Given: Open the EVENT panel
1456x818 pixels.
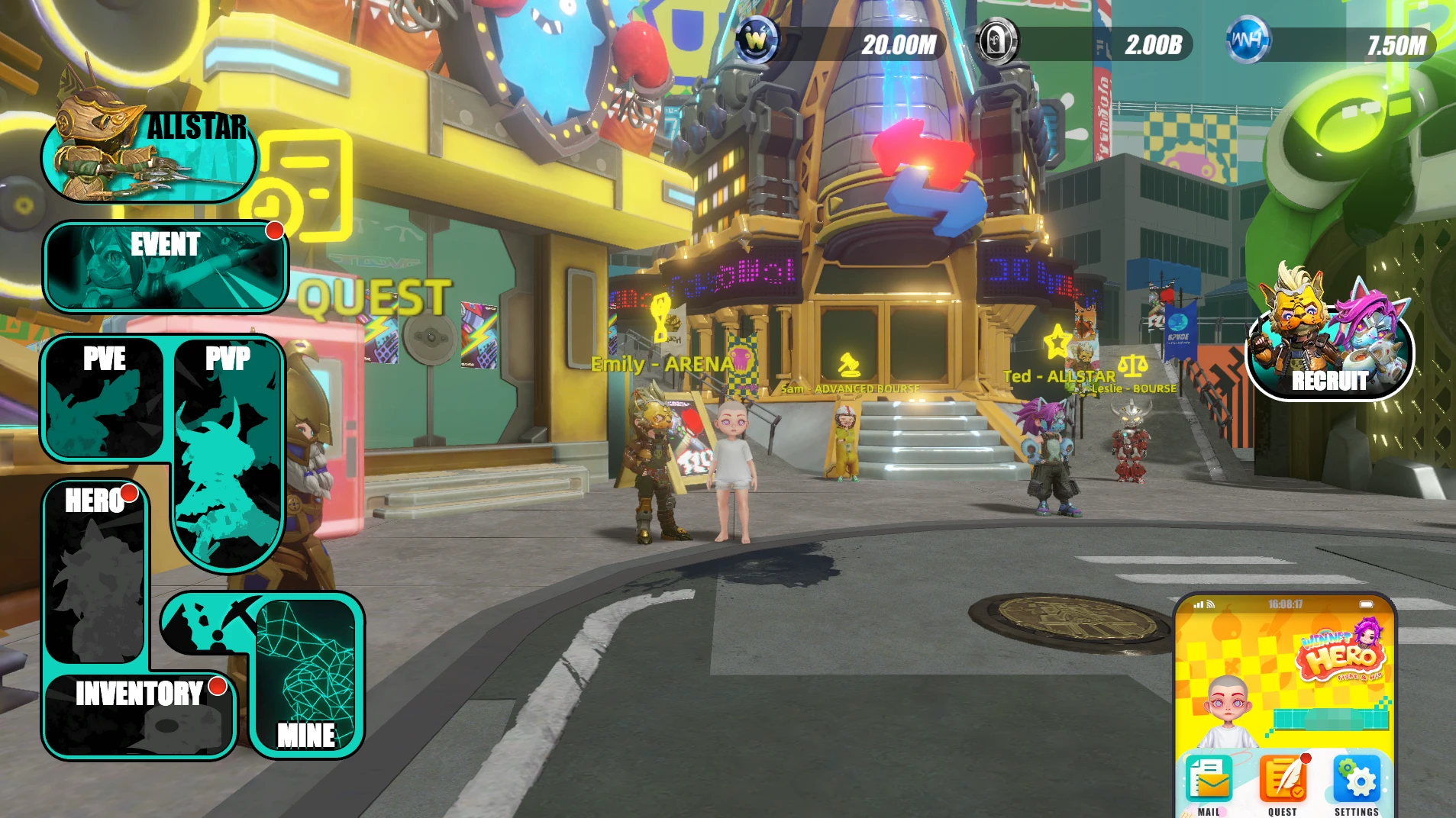Looking at the screenshot, I should 166,266.
